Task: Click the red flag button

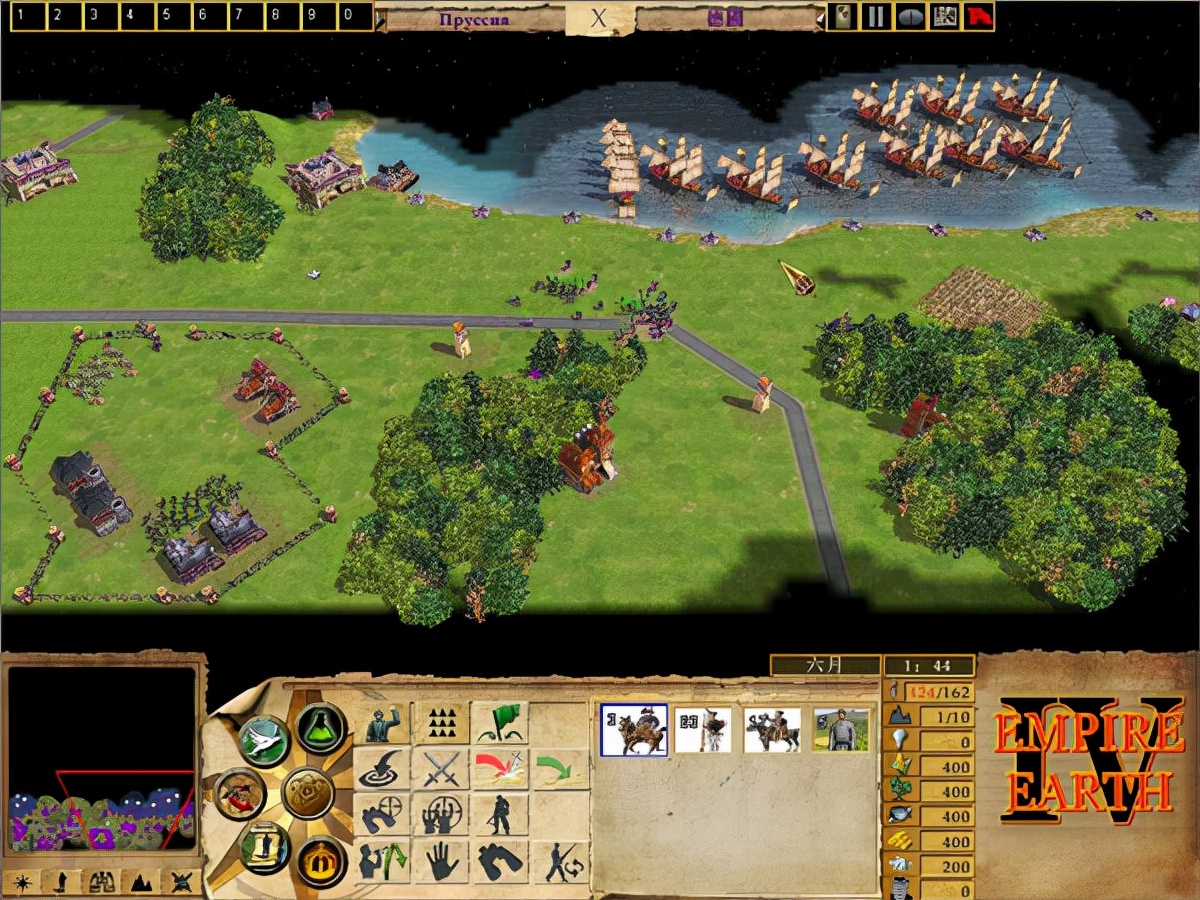Action: [978, 16]
